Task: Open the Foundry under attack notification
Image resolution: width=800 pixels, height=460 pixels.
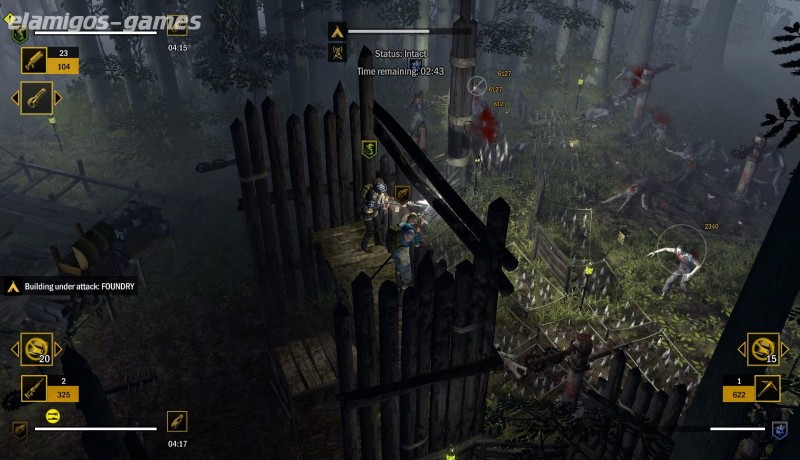Action: point(70,286)
